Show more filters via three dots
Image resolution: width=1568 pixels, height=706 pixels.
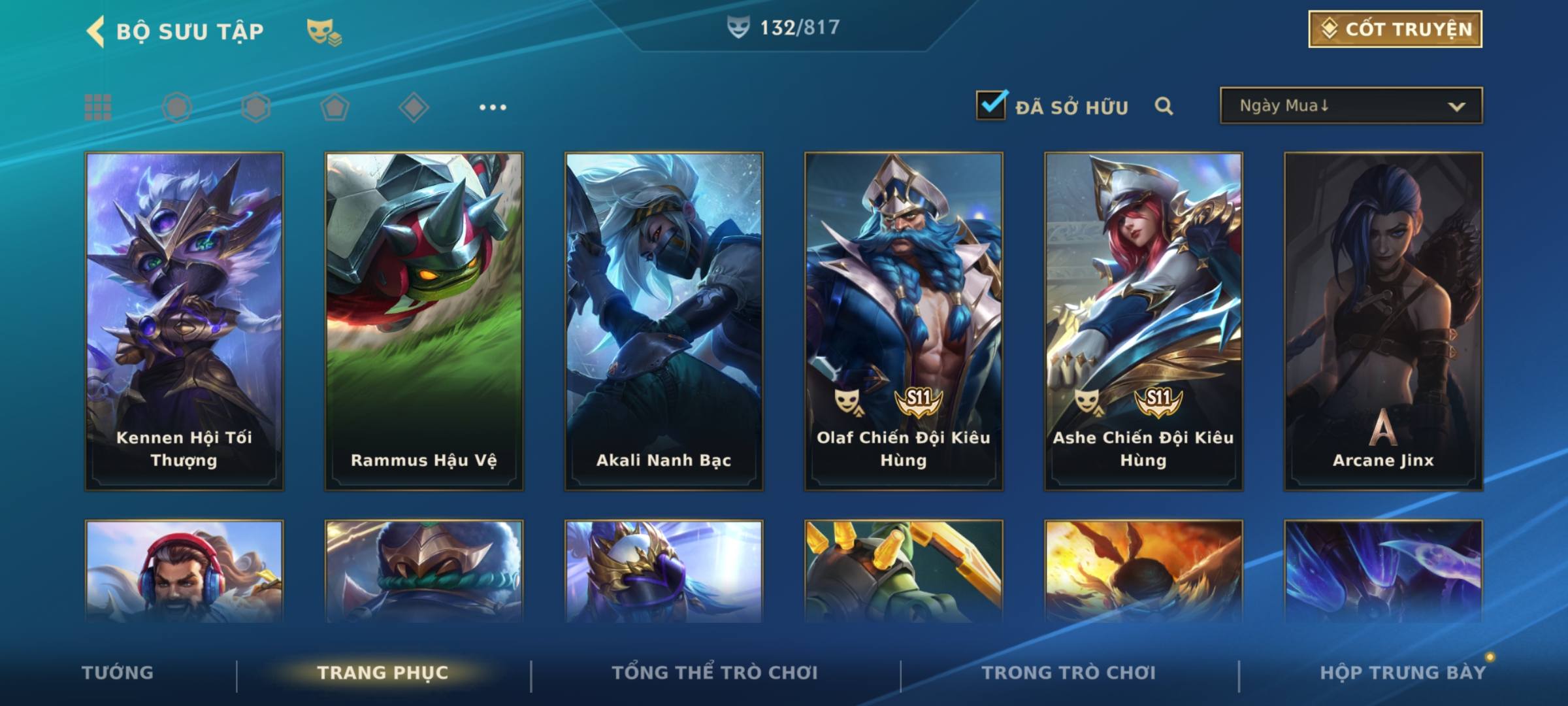pyautogui.click(x=493, y=107)
